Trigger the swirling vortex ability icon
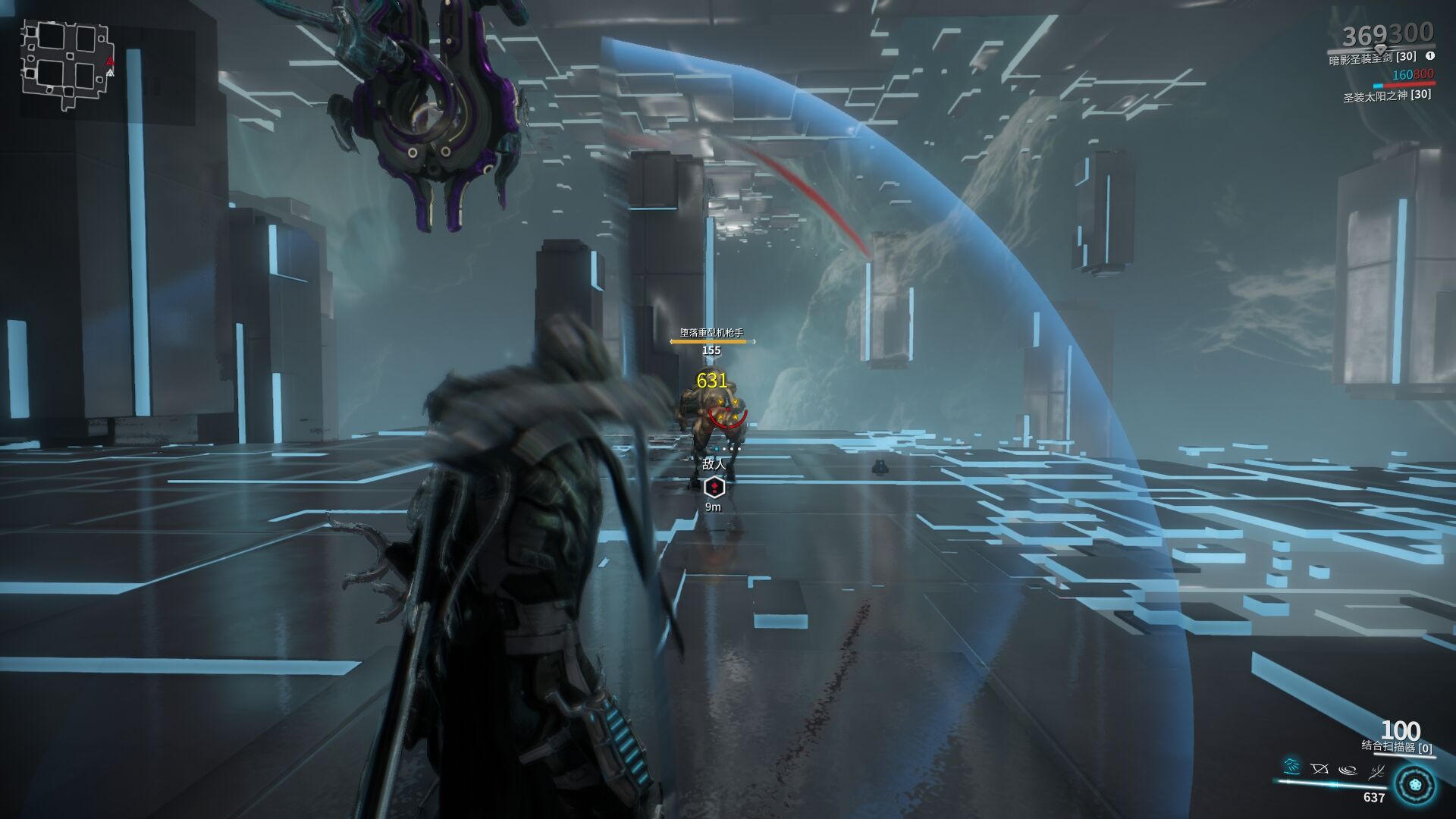 coord(1348,770)
